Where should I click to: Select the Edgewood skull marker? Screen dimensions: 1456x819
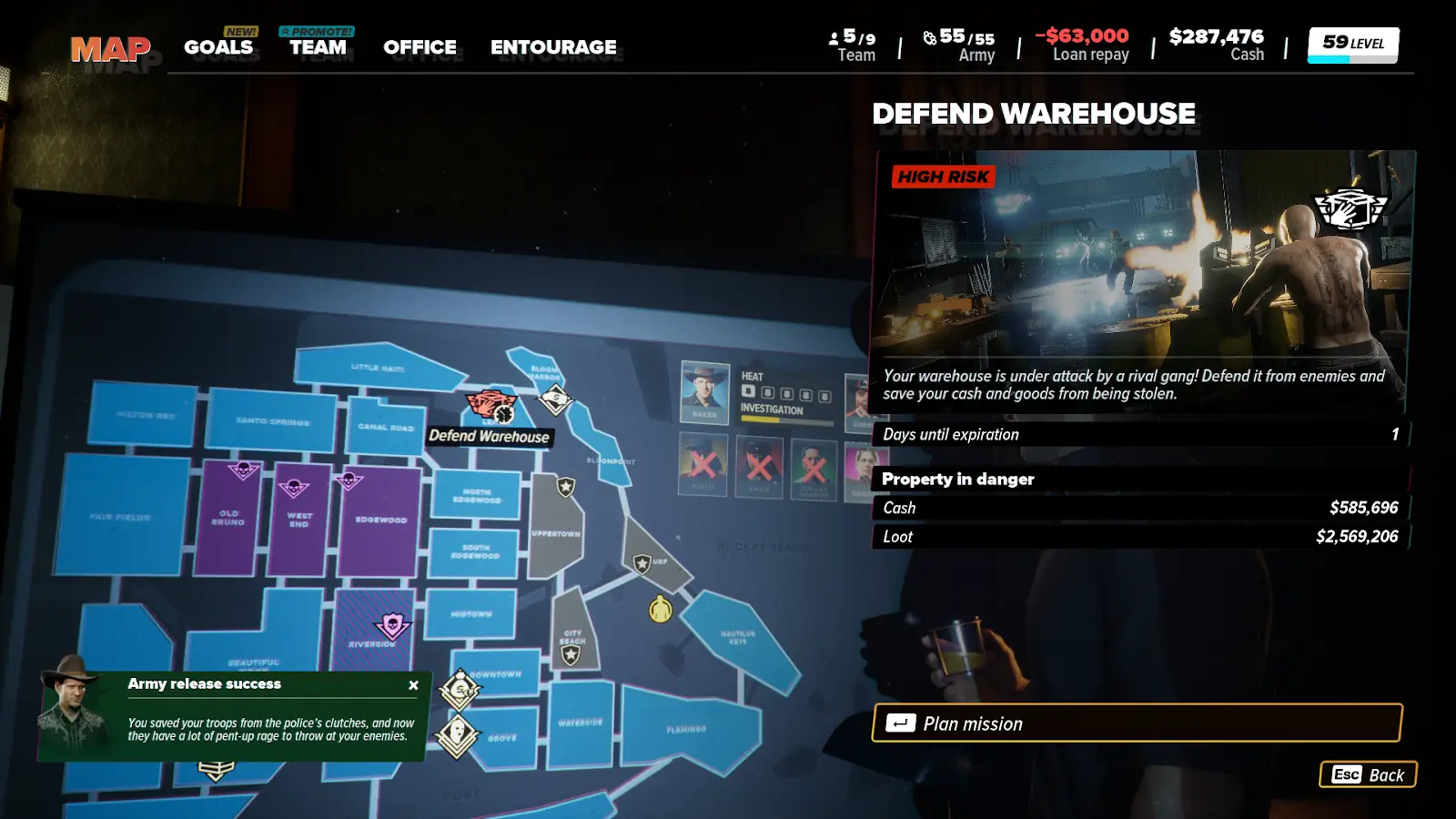pyautogui.click(x=349, y=480)
